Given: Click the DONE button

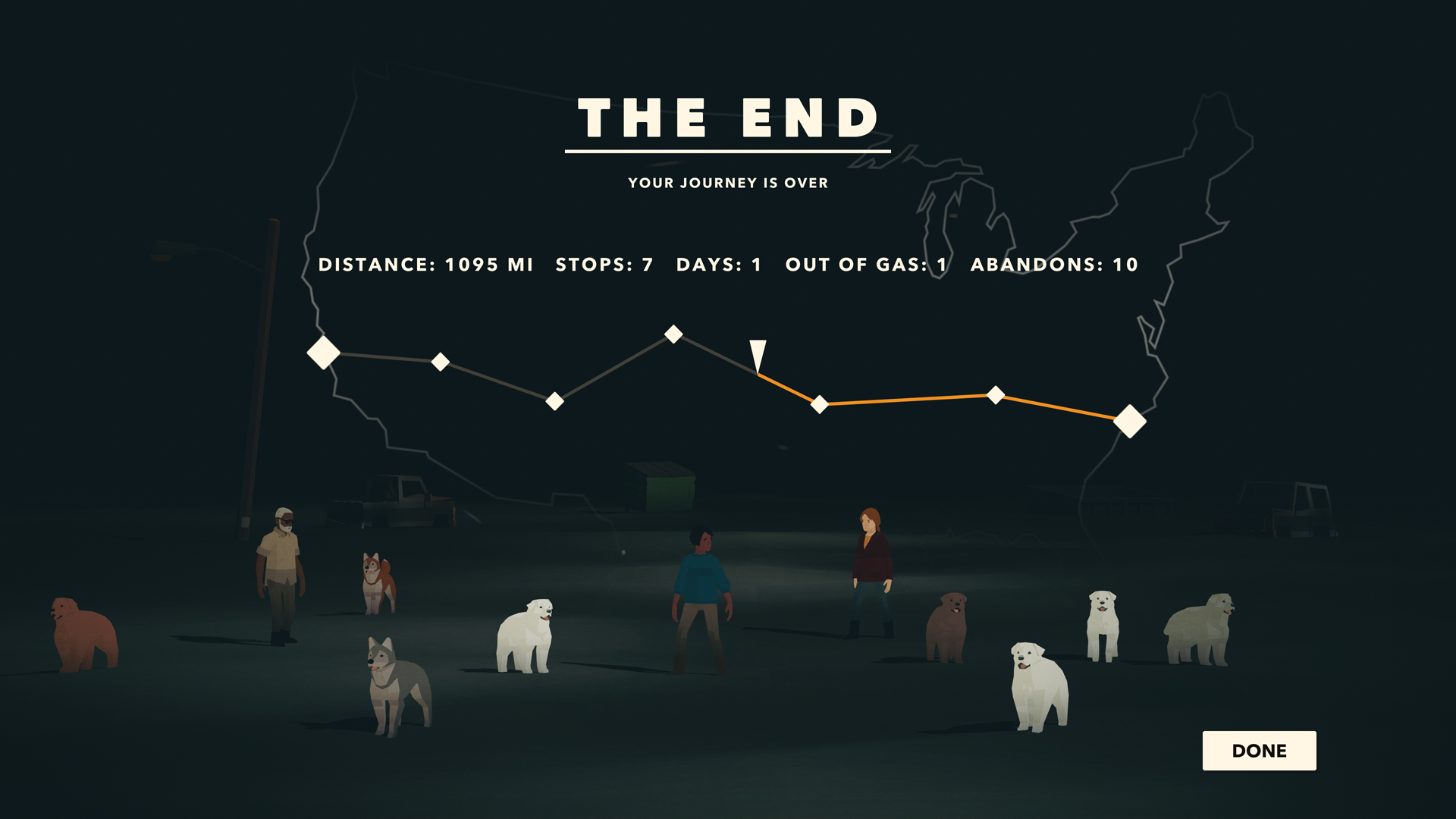Looking at the screenshot, I should (1259, 751).
